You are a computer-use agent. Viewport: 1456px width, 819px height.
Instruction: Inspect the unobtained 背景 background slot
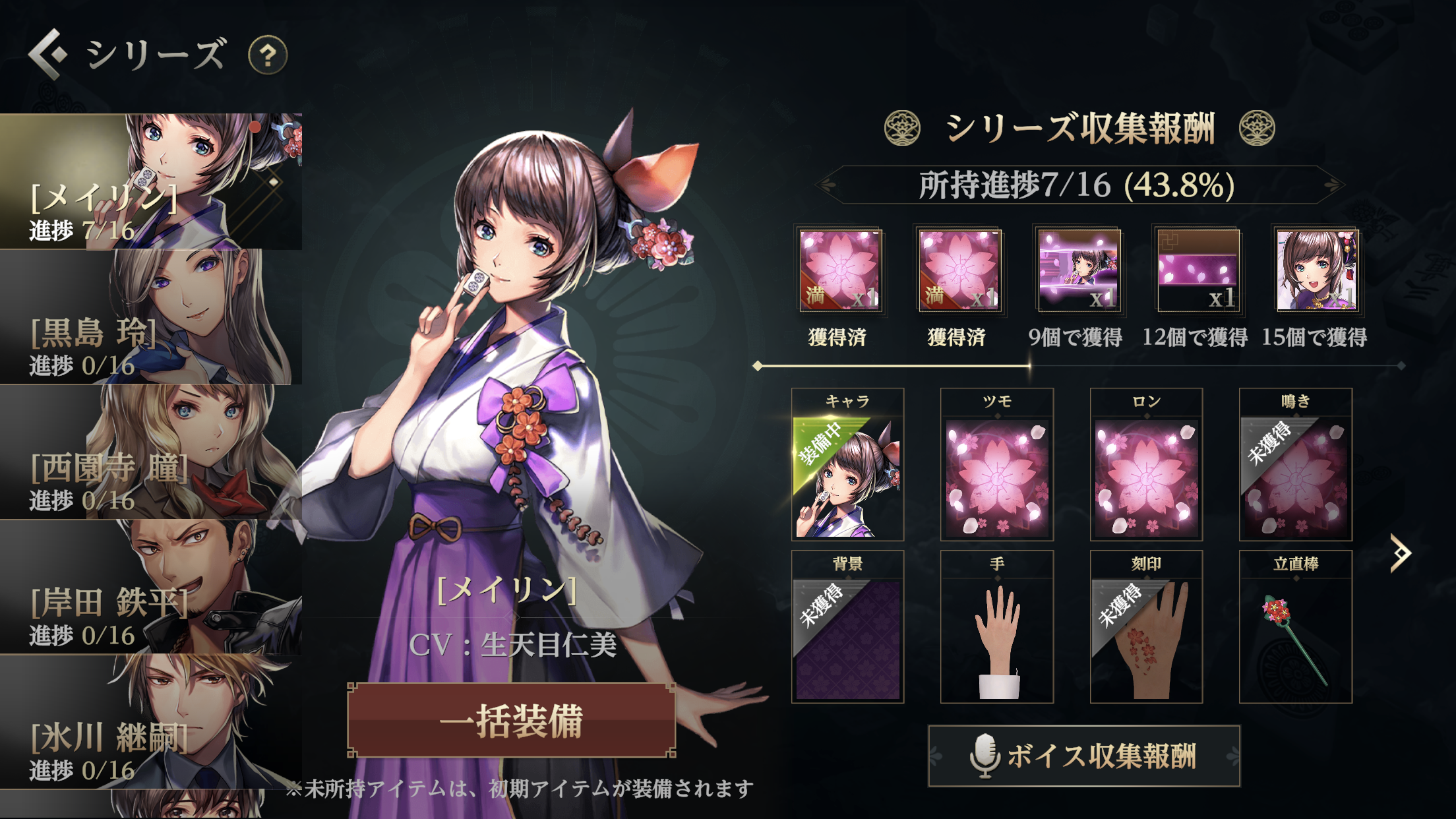pos(847,627)
